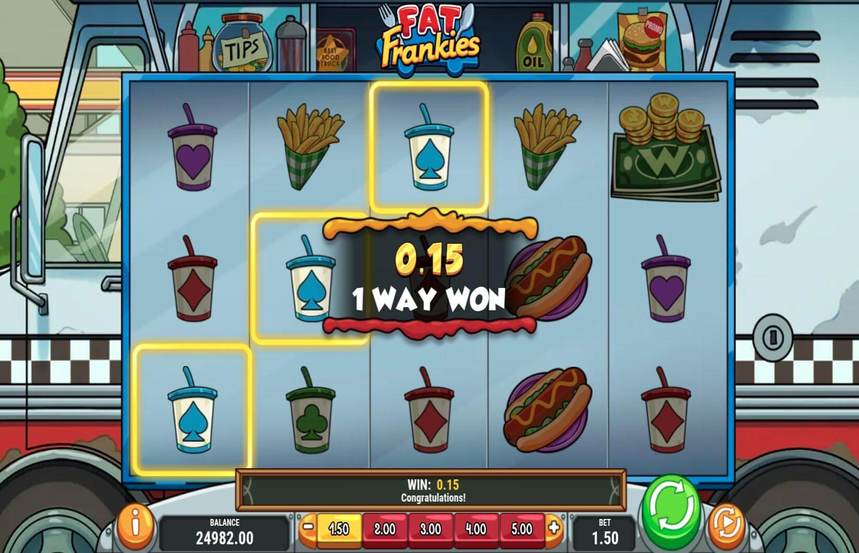This screenshot has height=553, width=859.
Task: Switch the bet to 5.00
Action: pos(521,527)
